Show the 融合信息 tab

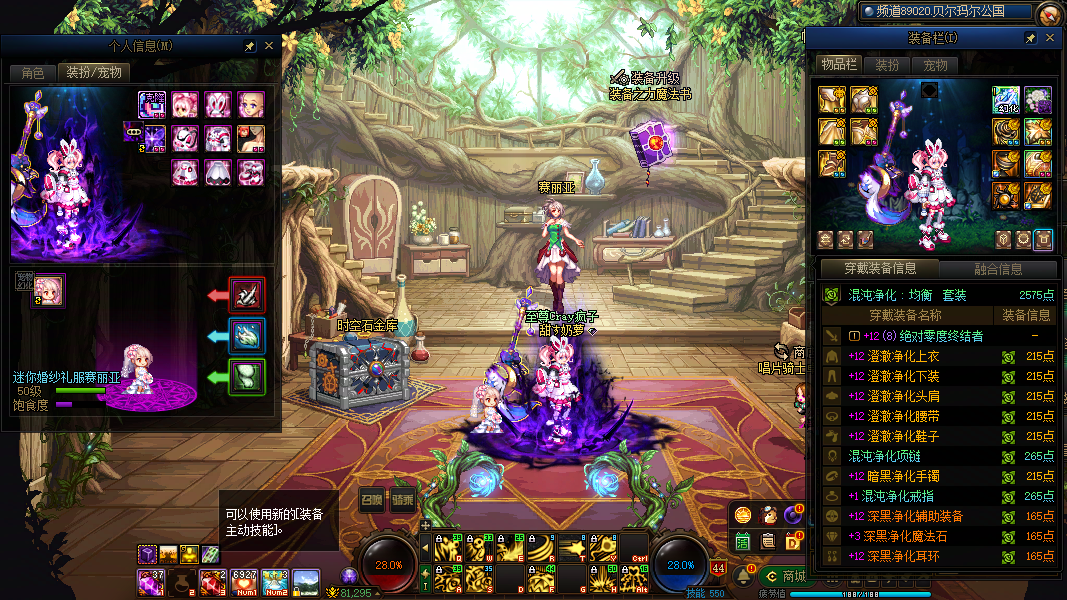(998, 269)
